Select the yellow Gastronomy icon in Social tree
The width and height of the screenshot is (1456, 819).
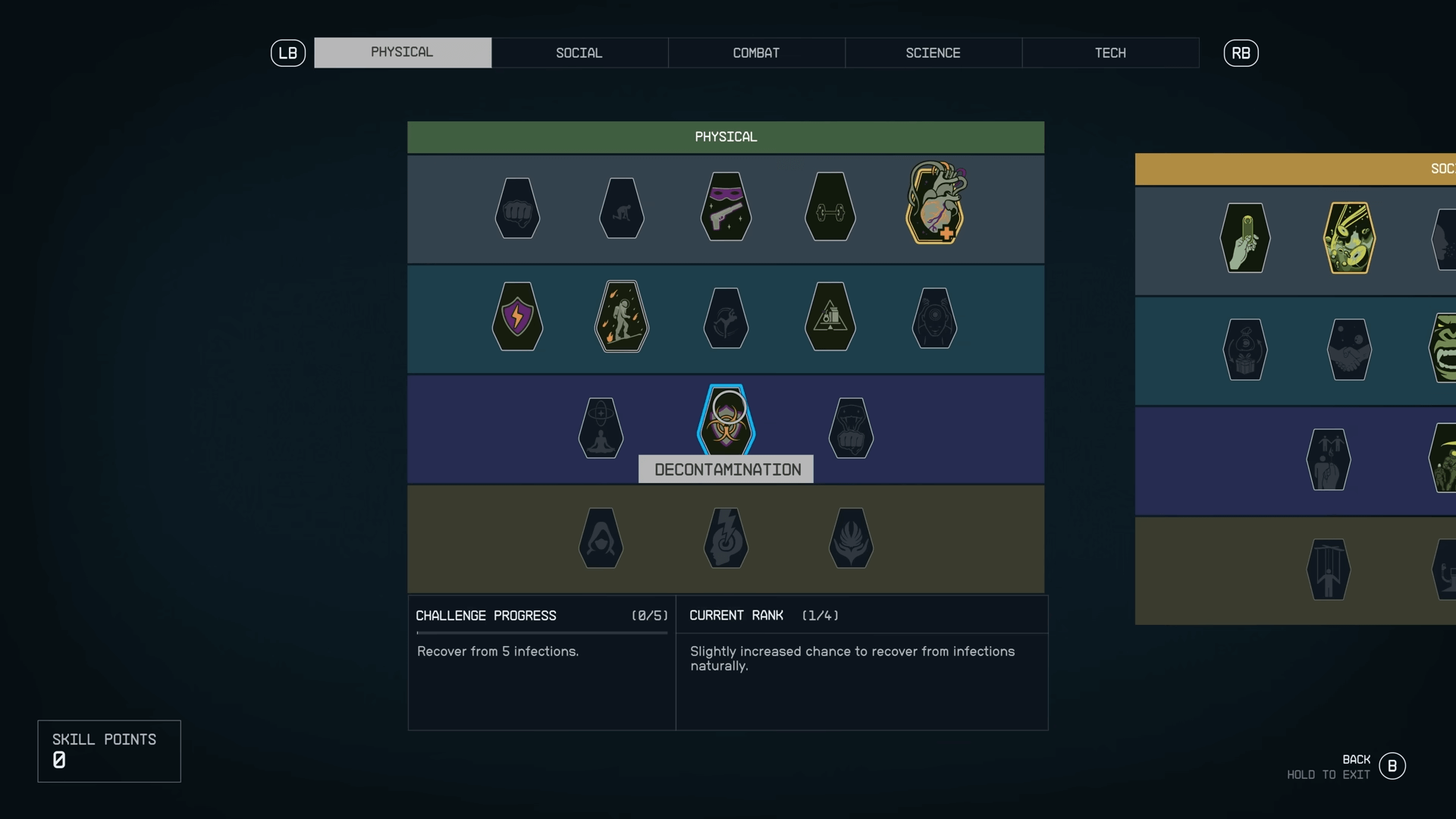tap(1350, 238)
